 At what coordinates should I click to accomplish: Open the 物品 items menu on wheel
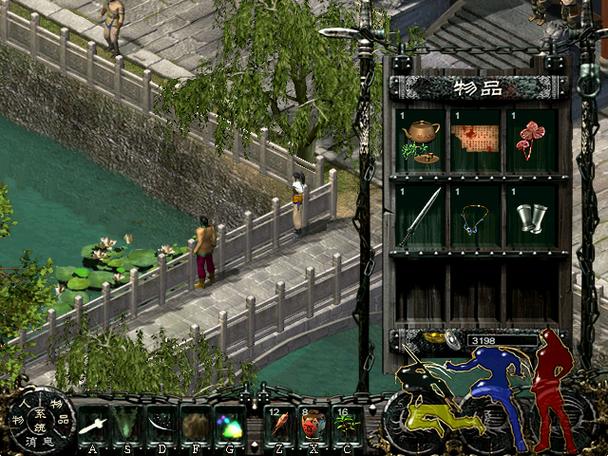pyautogui.click(x=60, y=410)
